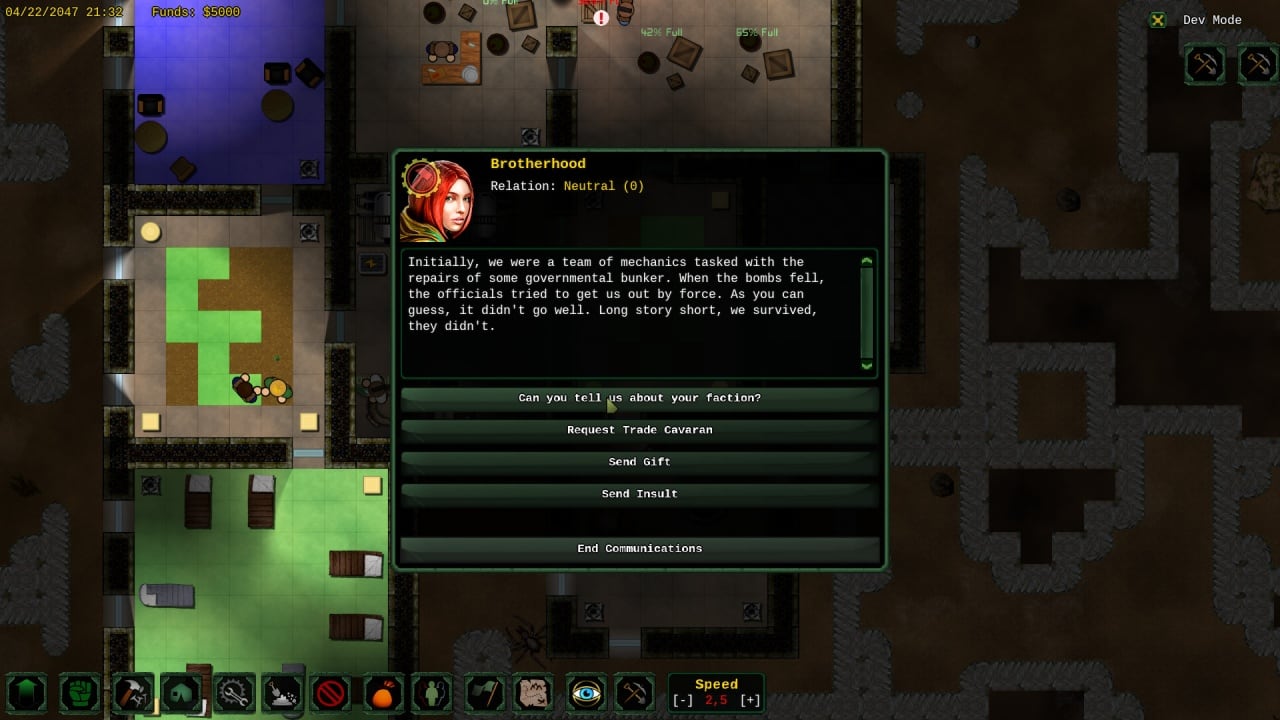
Task: Select the shovel and dirt toolbar icon
Action: point(282,693)
